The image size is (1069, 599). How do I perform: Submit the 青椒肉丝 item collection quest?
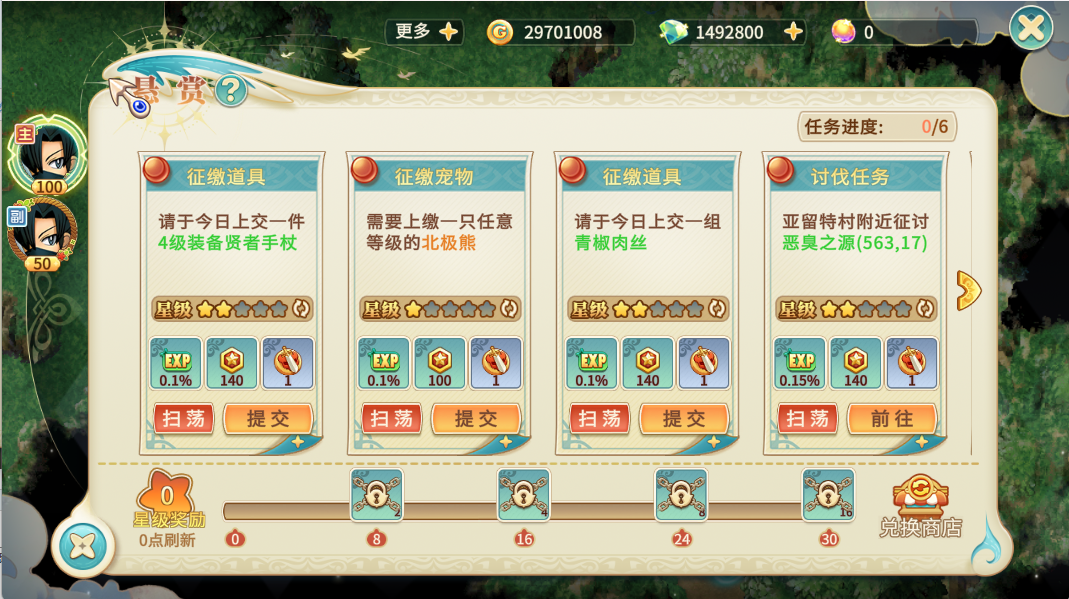[x=683, y=419]
